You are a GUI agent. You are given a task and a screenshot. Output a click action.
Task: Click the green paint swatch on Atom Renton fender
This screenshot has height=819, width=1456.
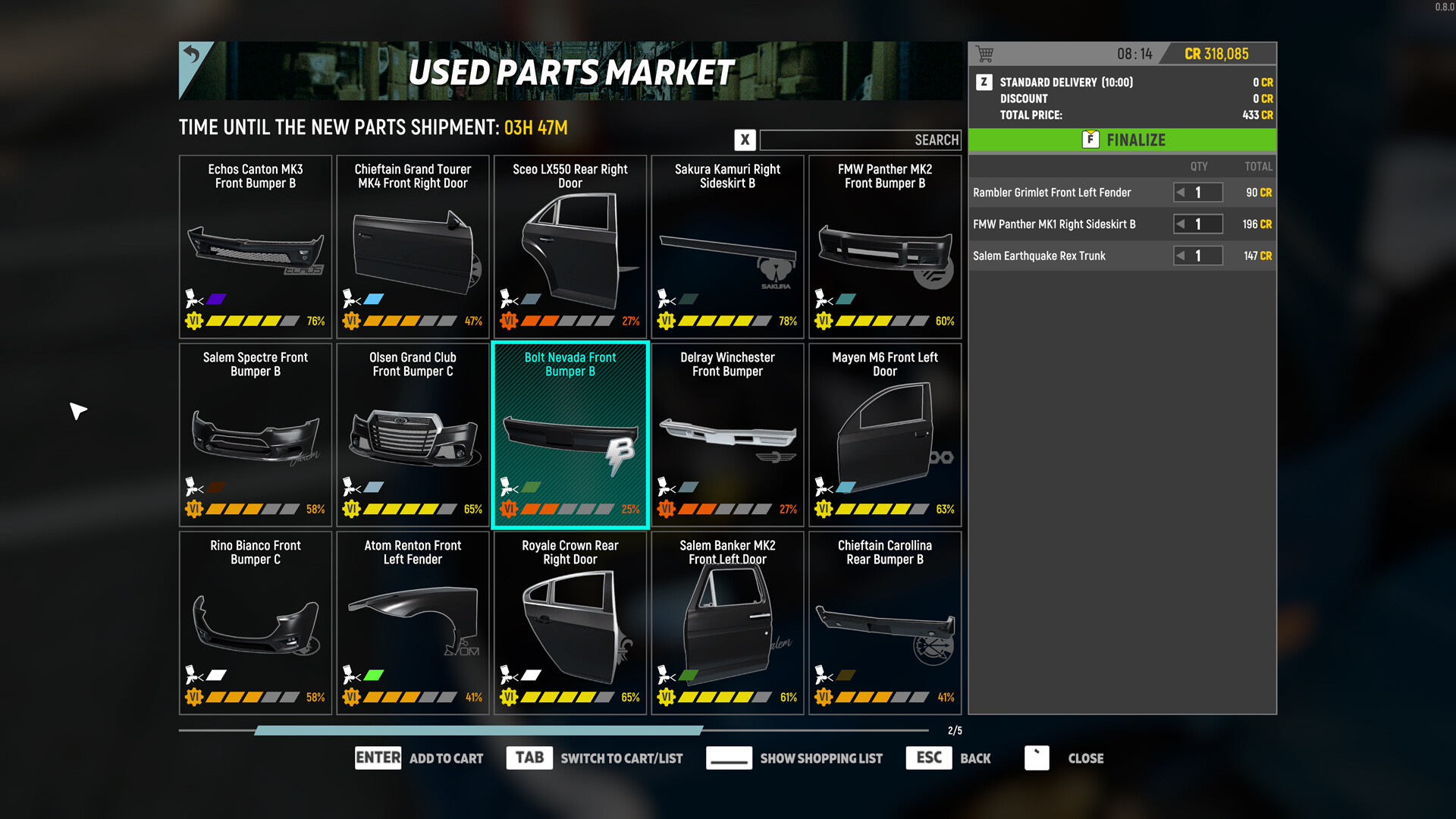tap(374, 673)
